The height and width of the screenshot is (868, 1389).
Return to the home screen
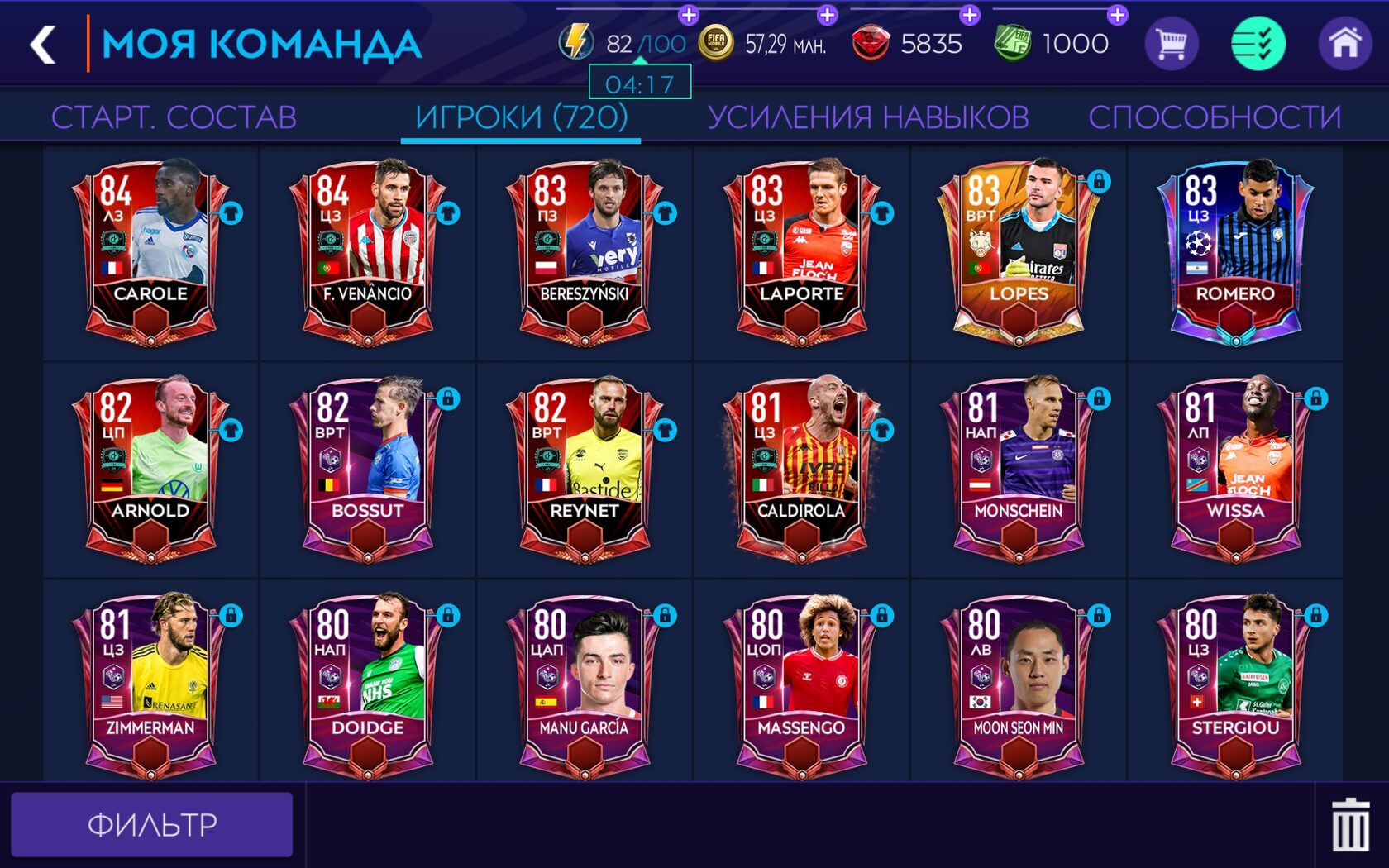click(x=1344, y=43)
